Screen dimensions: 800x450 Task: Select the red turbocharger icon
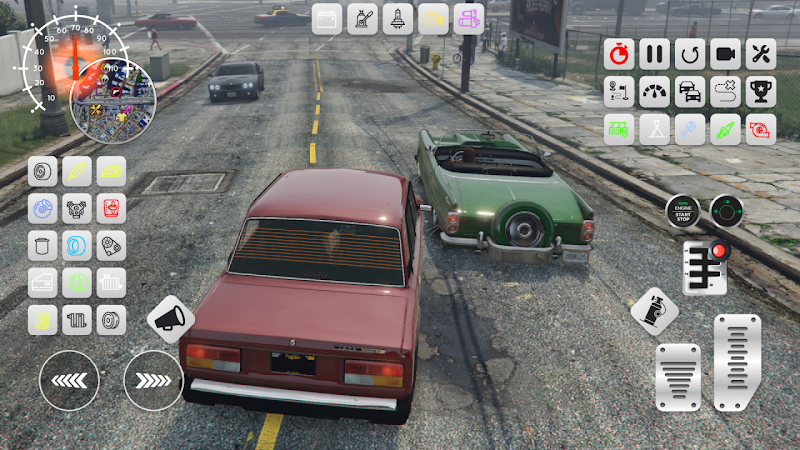tap(761, 129)
